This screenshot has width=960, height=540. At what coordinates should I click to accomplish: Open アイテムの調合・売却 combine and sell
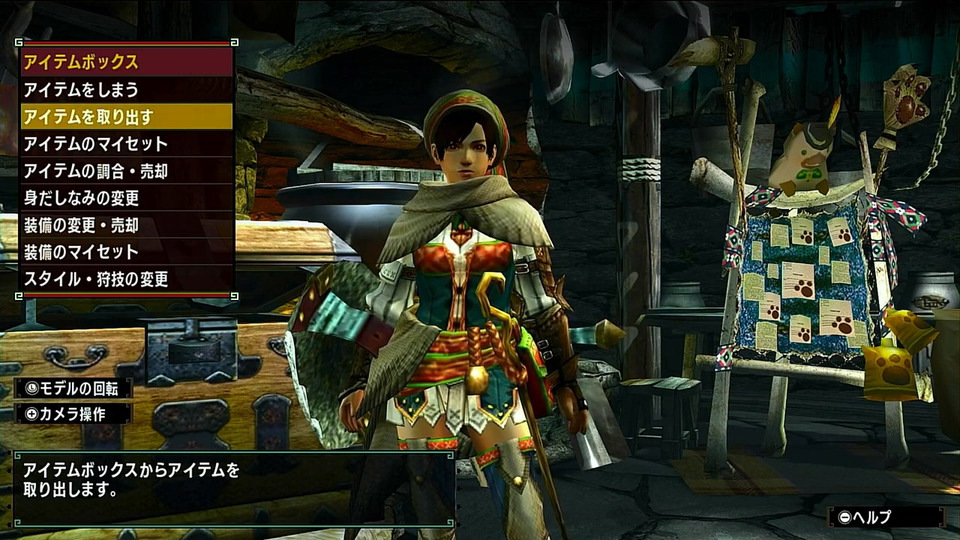click(126, 171)
